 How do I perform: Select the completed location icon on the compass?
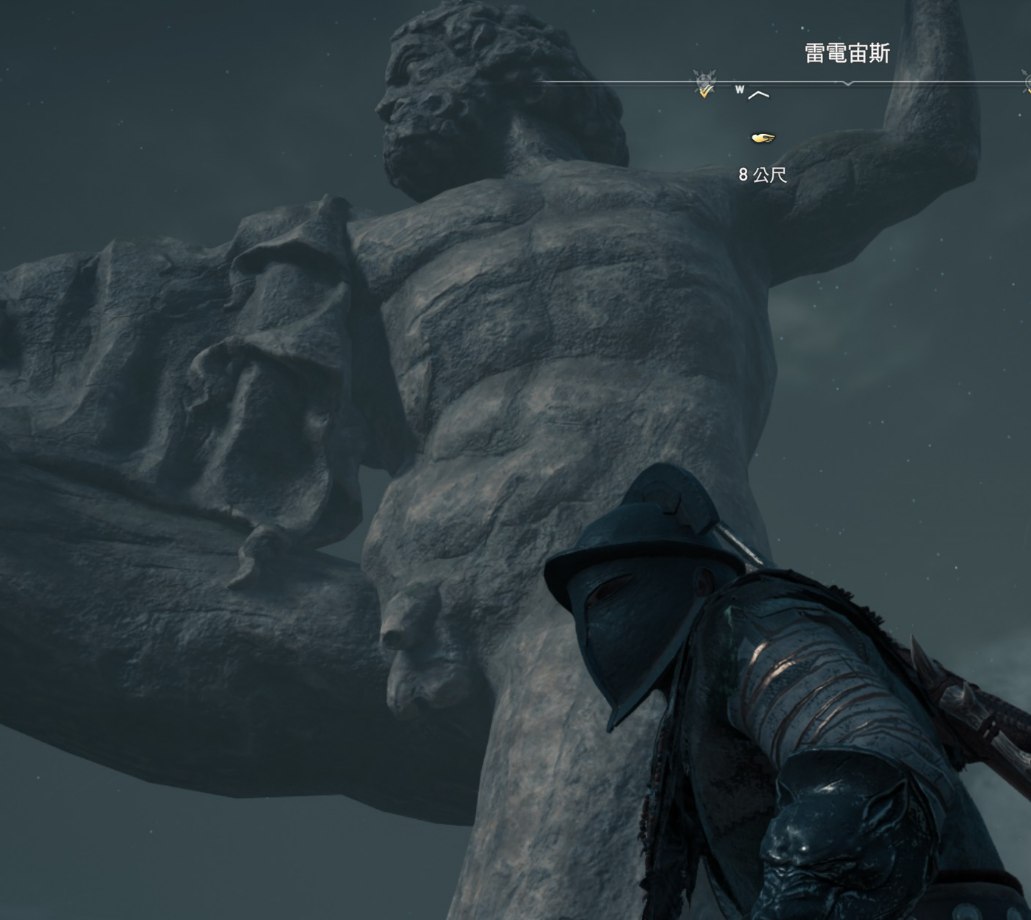(x=706, y=85)
